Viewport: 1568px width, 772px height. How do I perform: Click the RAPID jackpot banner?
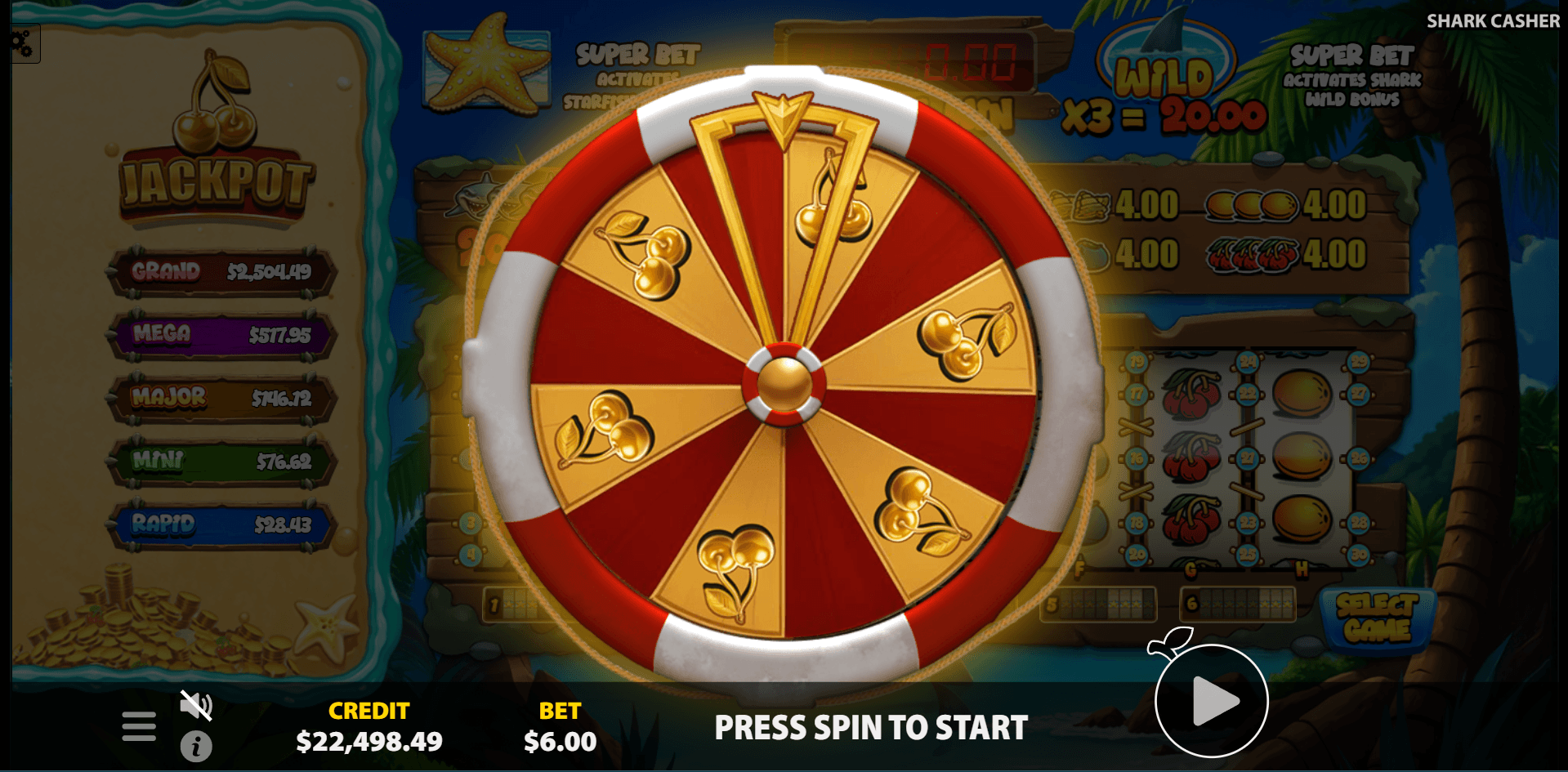pyautogui.click(x=222, y=524)
